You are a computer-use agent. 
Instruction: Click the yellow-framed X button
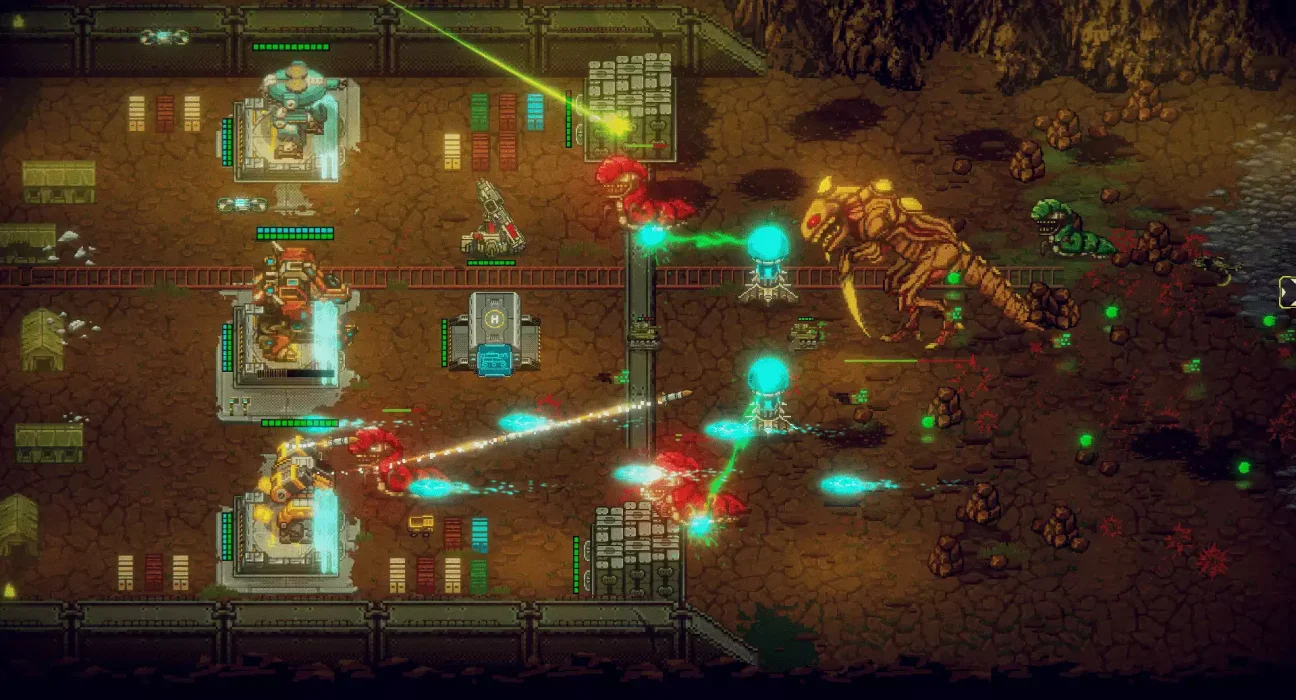(x=1288, y=291)
